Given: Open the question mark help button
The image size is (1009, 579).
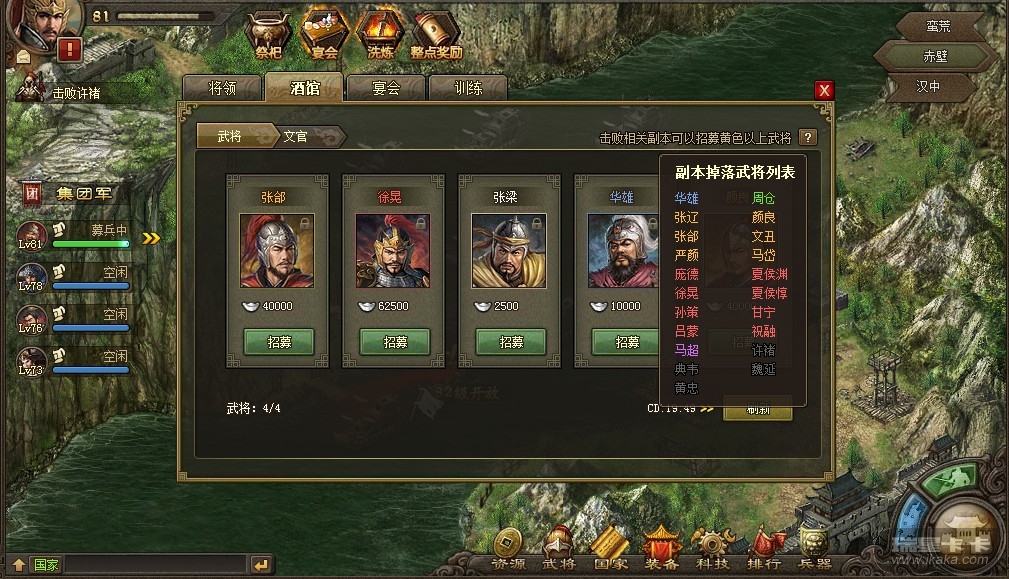Looking at the screenshot, I should [x=808, y=138].
